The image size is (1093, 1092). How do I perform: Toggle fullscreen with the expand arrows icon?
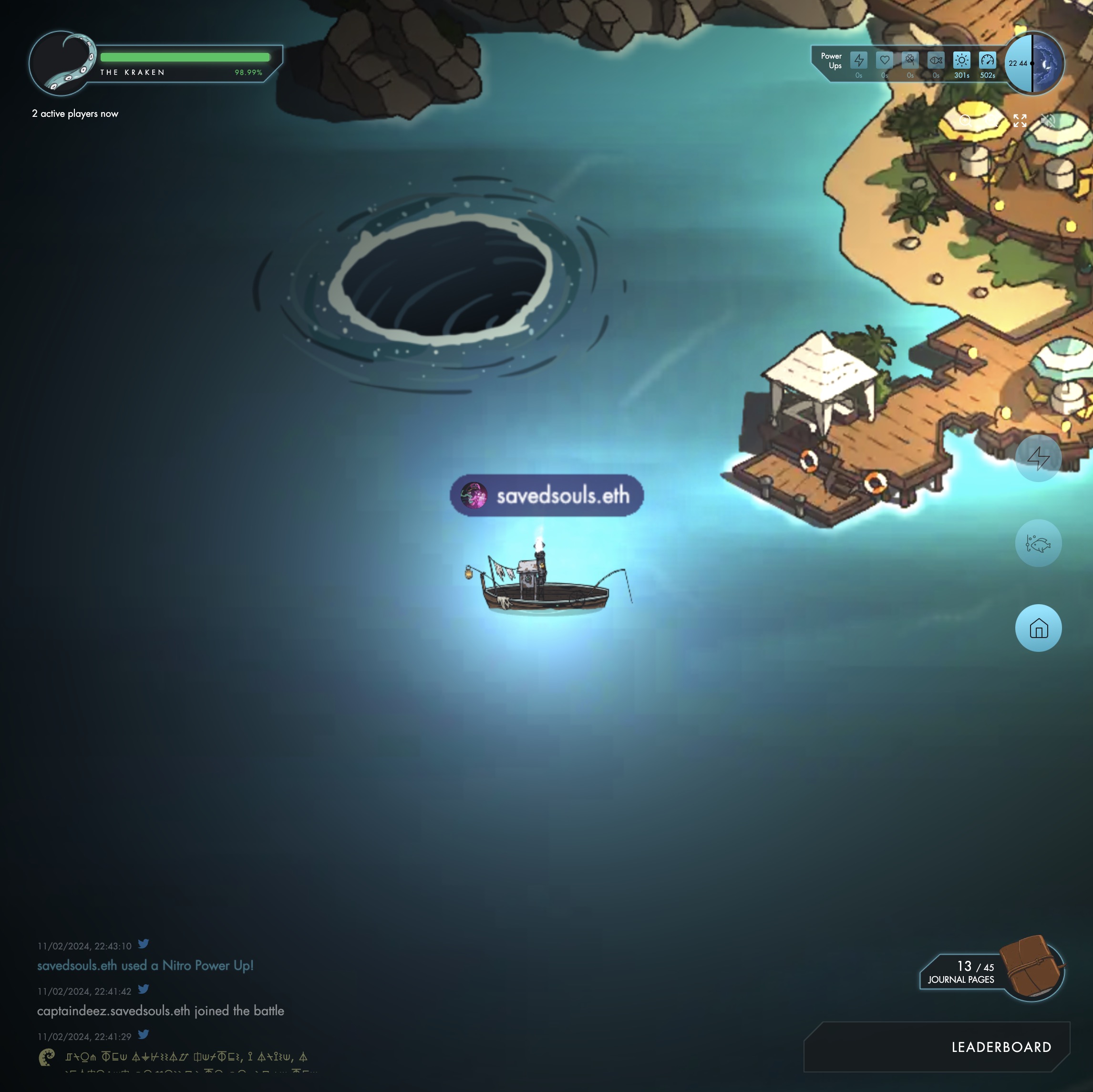tap(1020, 121)
